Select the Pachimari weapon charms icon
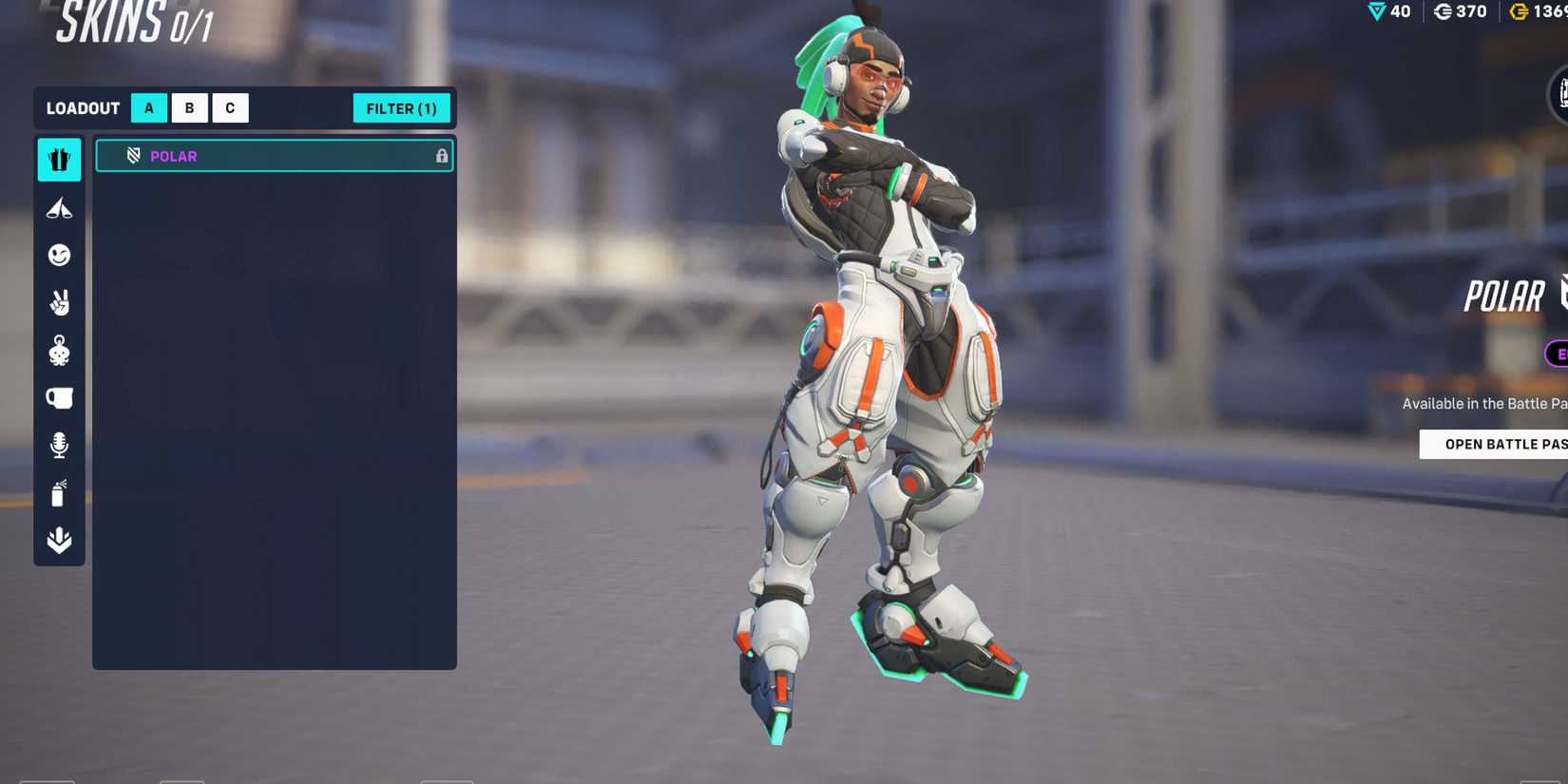Viewport: 1568px width, 784px height. pos(59,350)
